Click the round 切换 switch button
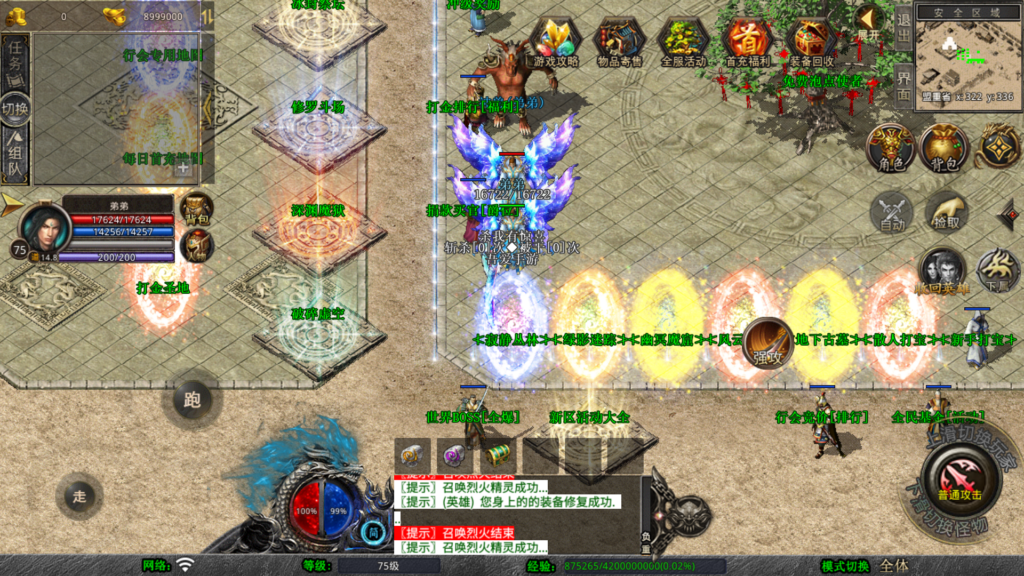This screenshot has width=1024, height=576. (15, 106)
